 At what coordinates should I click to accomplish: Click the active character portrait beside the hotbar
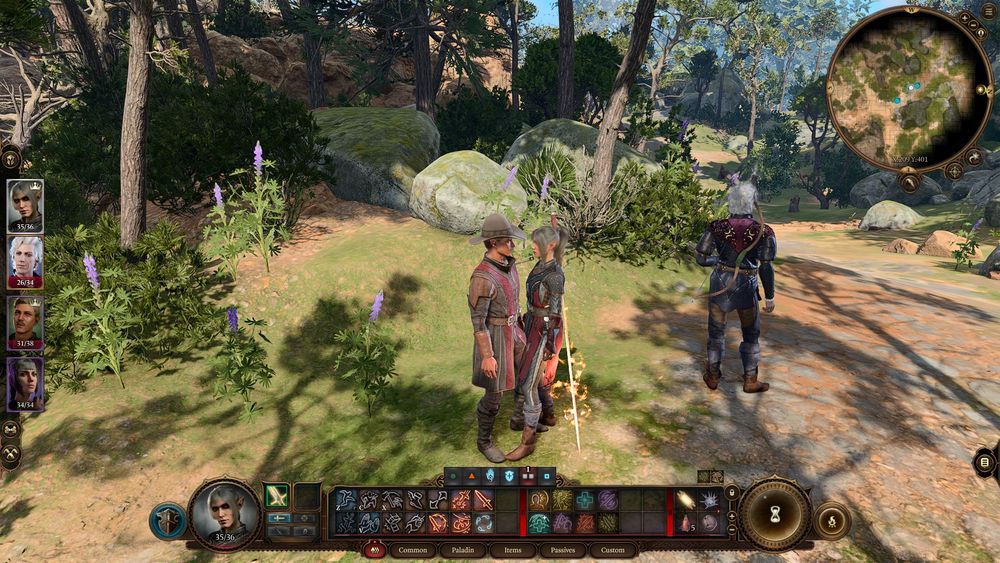pyautogui.click(x=225, y=513)
